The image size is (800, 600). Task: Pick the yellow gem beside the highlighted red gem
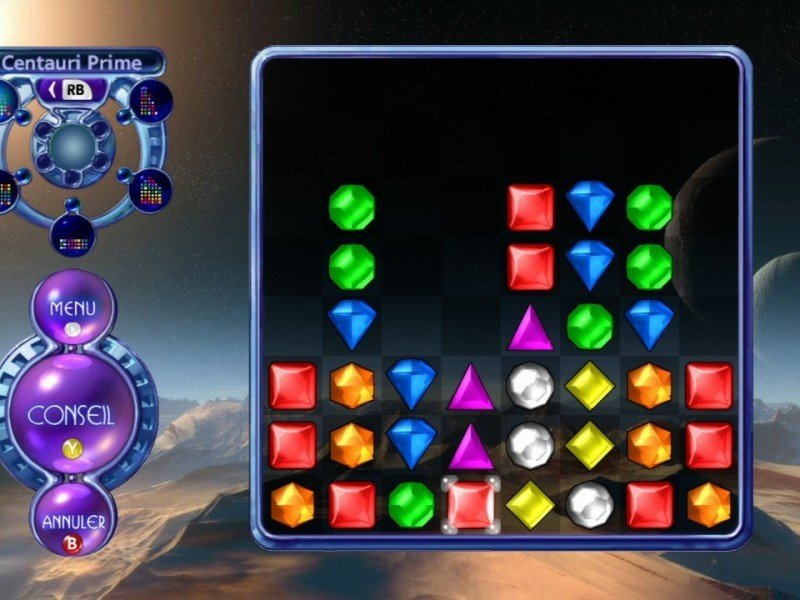[x=530, y=504]
